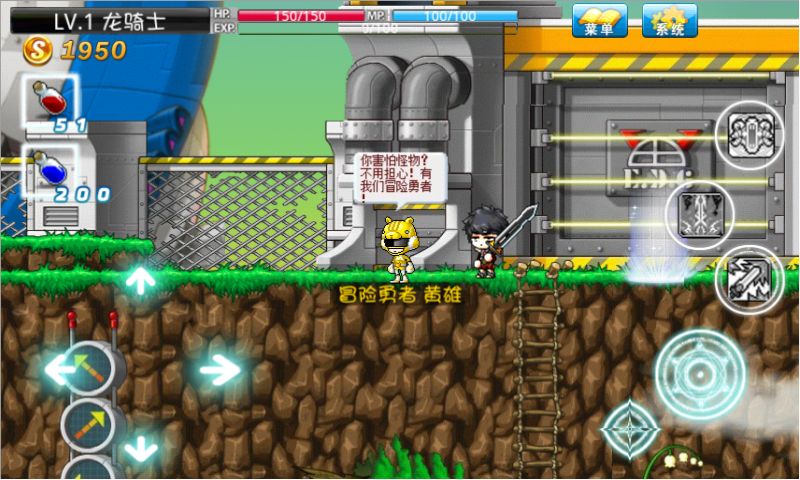Viewport: 800px width, 480px height.
Task: Open the 菜单 menu button
Action: click(x=600, y=21)
